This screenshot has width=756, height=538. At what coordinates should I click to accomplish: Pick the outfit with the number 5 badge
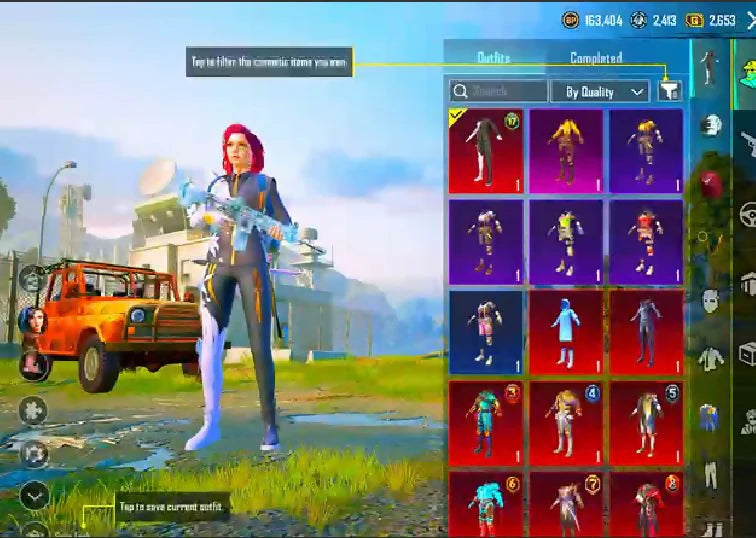646,420
